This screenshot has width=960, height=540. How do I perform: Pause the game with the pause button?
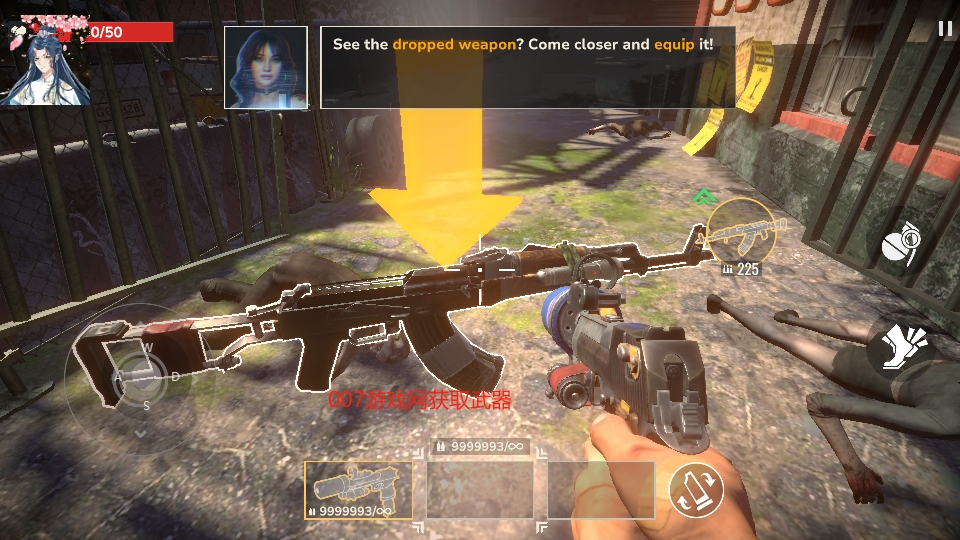945,29
